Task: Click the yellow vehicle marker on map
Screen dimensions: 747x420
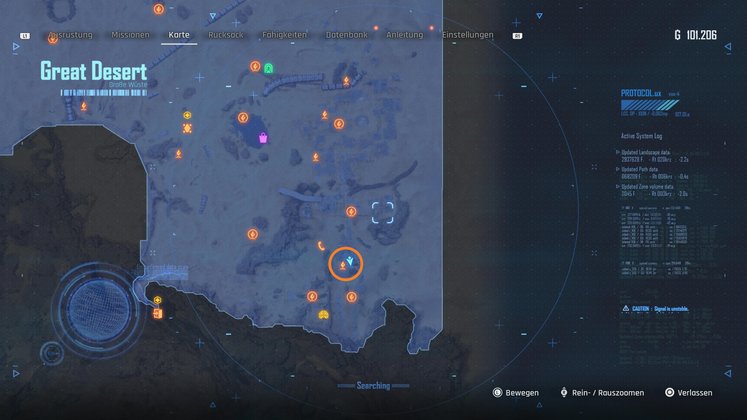Action: tap(323, 315)
